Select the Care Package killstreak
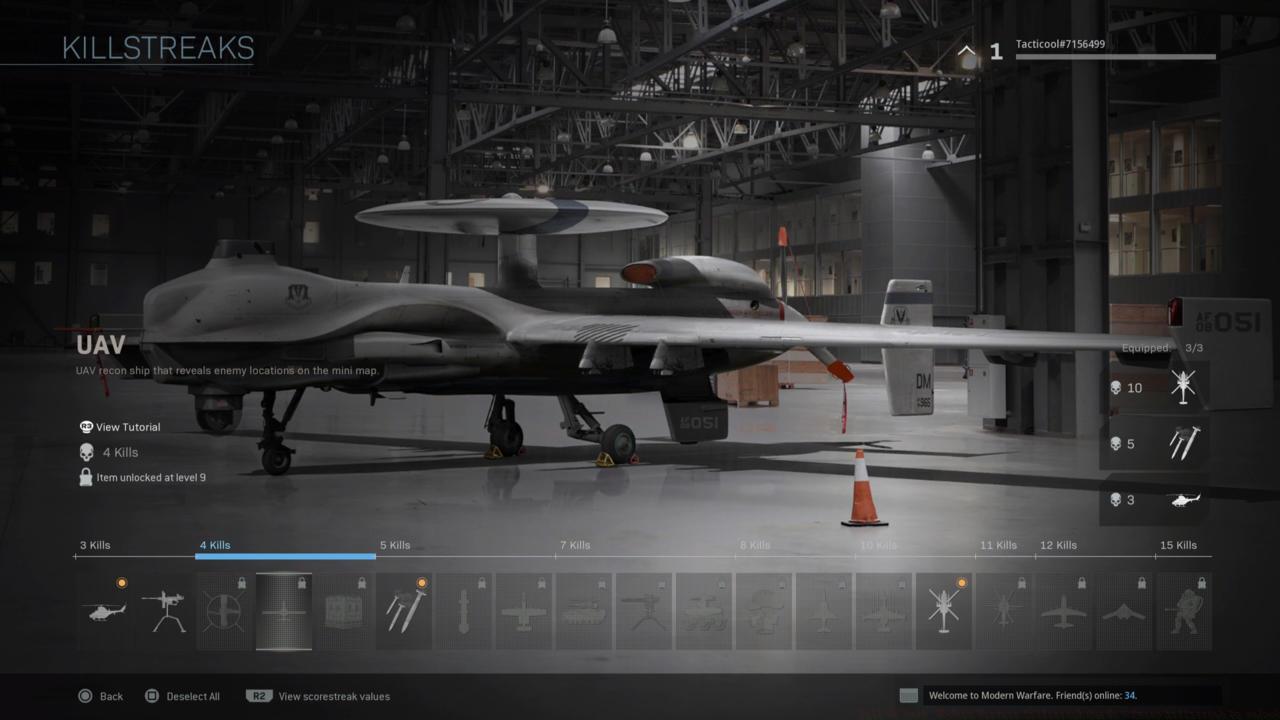This screenshot has width=1280, height=720. tap(344, 610)
